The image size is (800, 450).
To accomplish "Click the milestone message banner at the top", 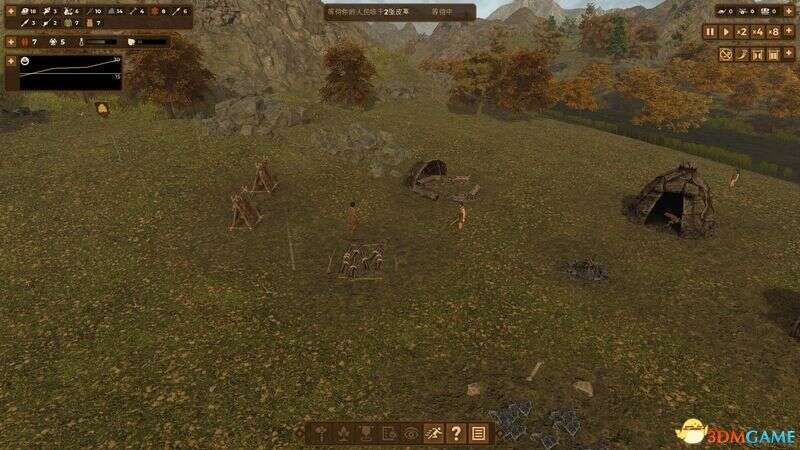I will pyautogui.click(x=399, y=12).
